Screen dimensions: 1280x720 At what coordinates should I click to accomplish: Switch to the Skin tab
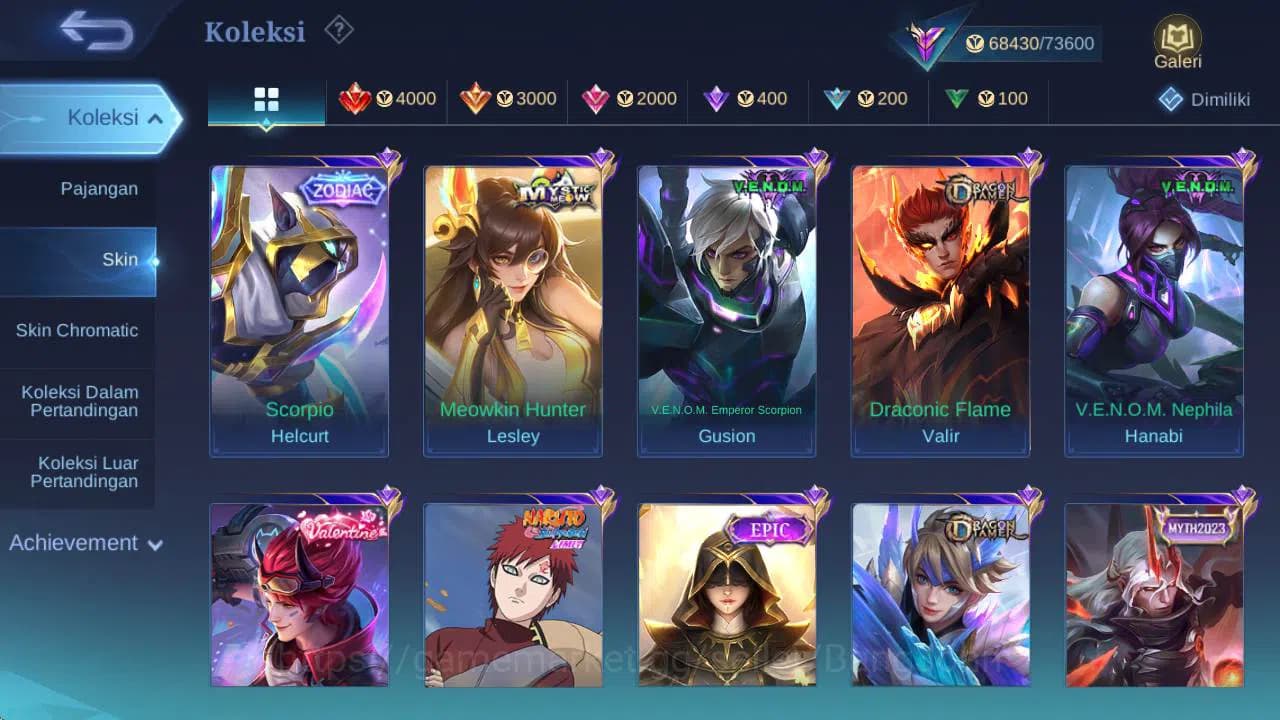pos(120,258)
